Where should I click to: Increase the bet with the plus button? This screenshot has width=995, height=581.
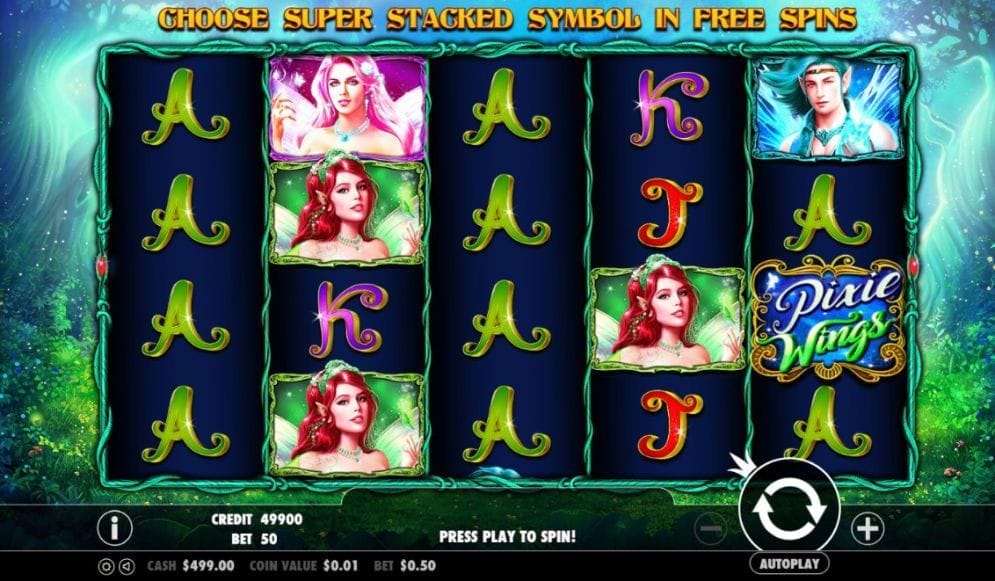point(866,526)
